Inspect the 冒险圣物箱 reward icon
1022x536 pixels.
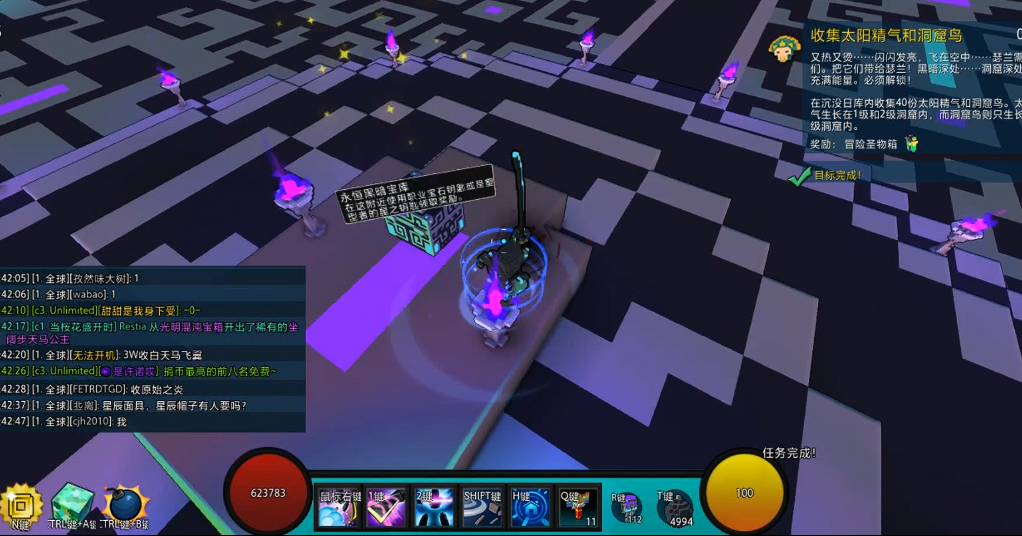tap(912, 144)
